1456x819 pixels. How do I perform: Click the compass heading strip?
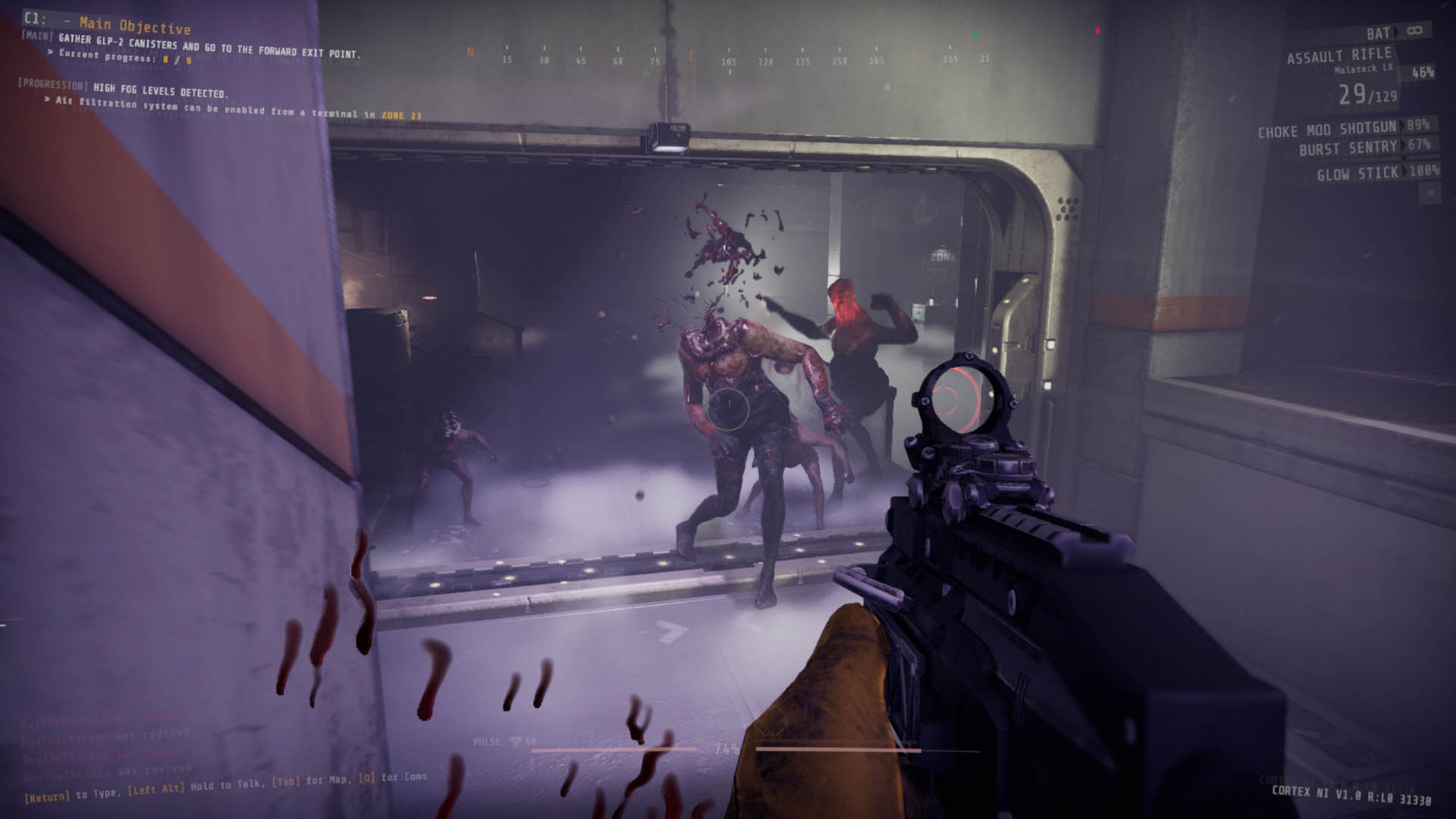pyautogui.click(x=728, y=57)
